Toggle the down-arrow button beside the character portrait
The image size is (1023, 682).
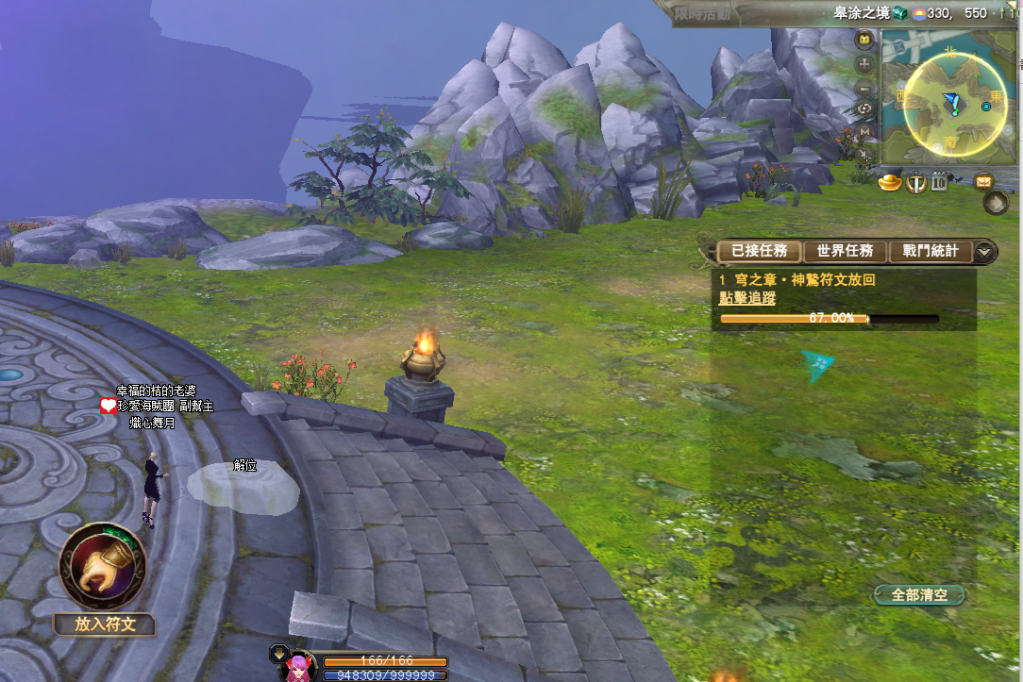279,653
